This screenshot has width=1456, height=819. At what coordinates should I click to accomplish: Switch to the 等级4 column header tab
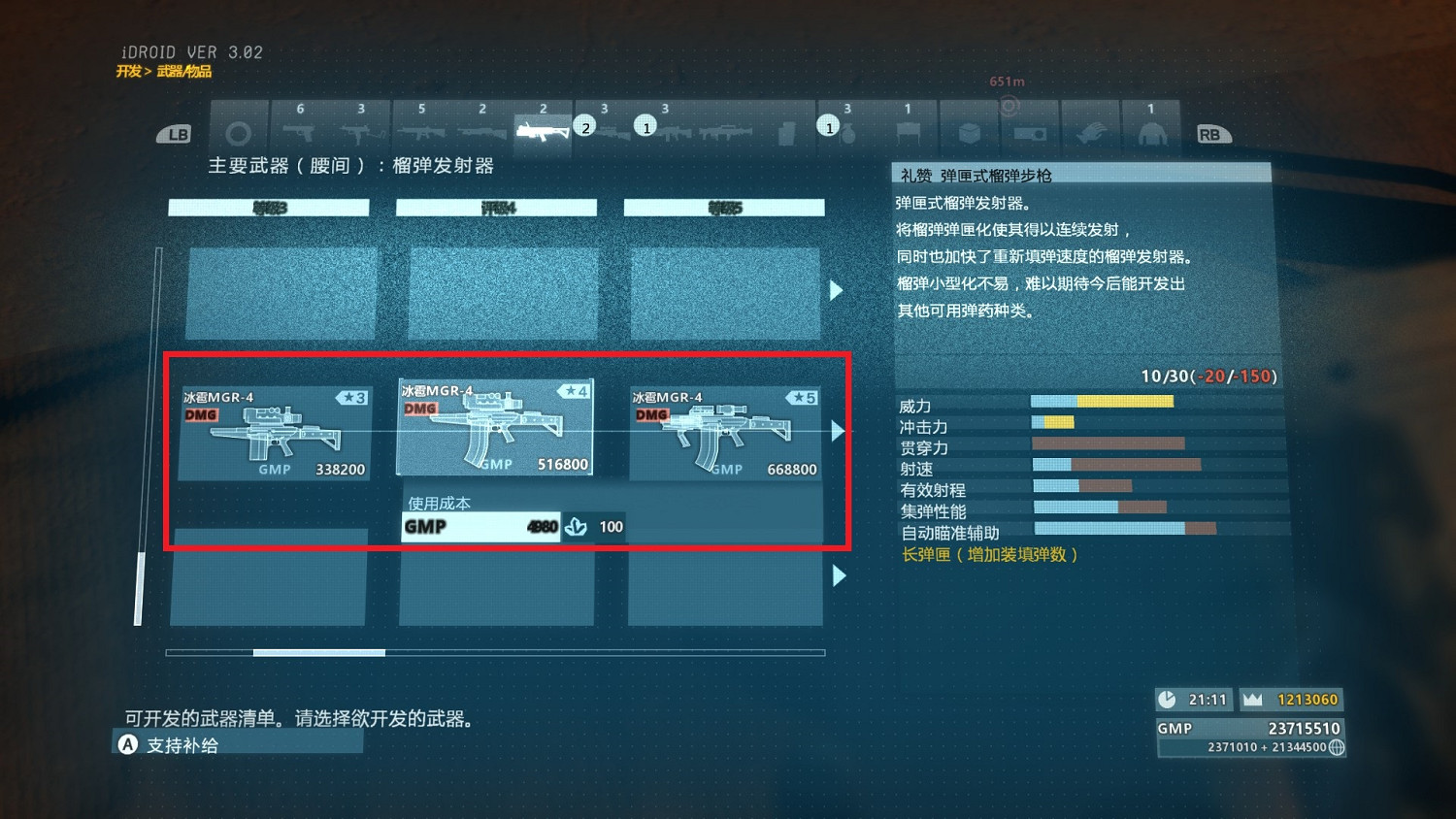tap(495, 207)
